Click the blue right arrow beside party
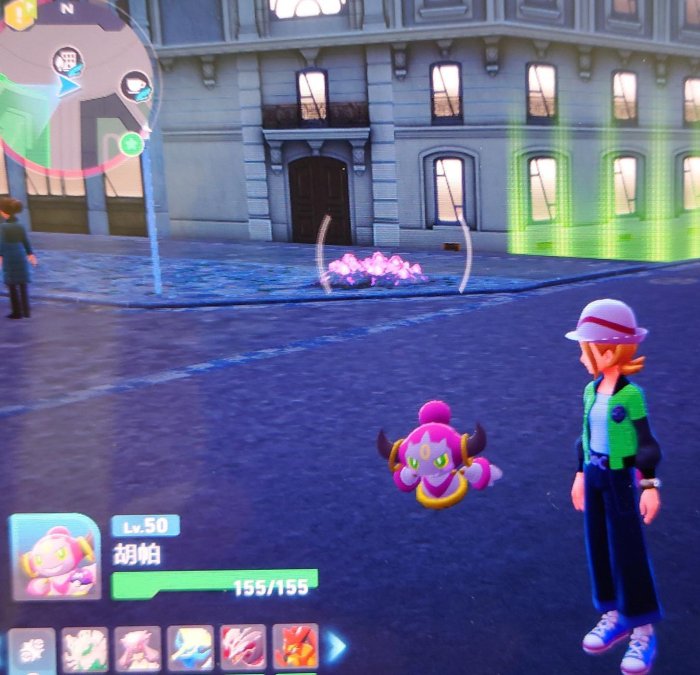Viewport: 700px width, 675px height. click(x=337, y=648)
